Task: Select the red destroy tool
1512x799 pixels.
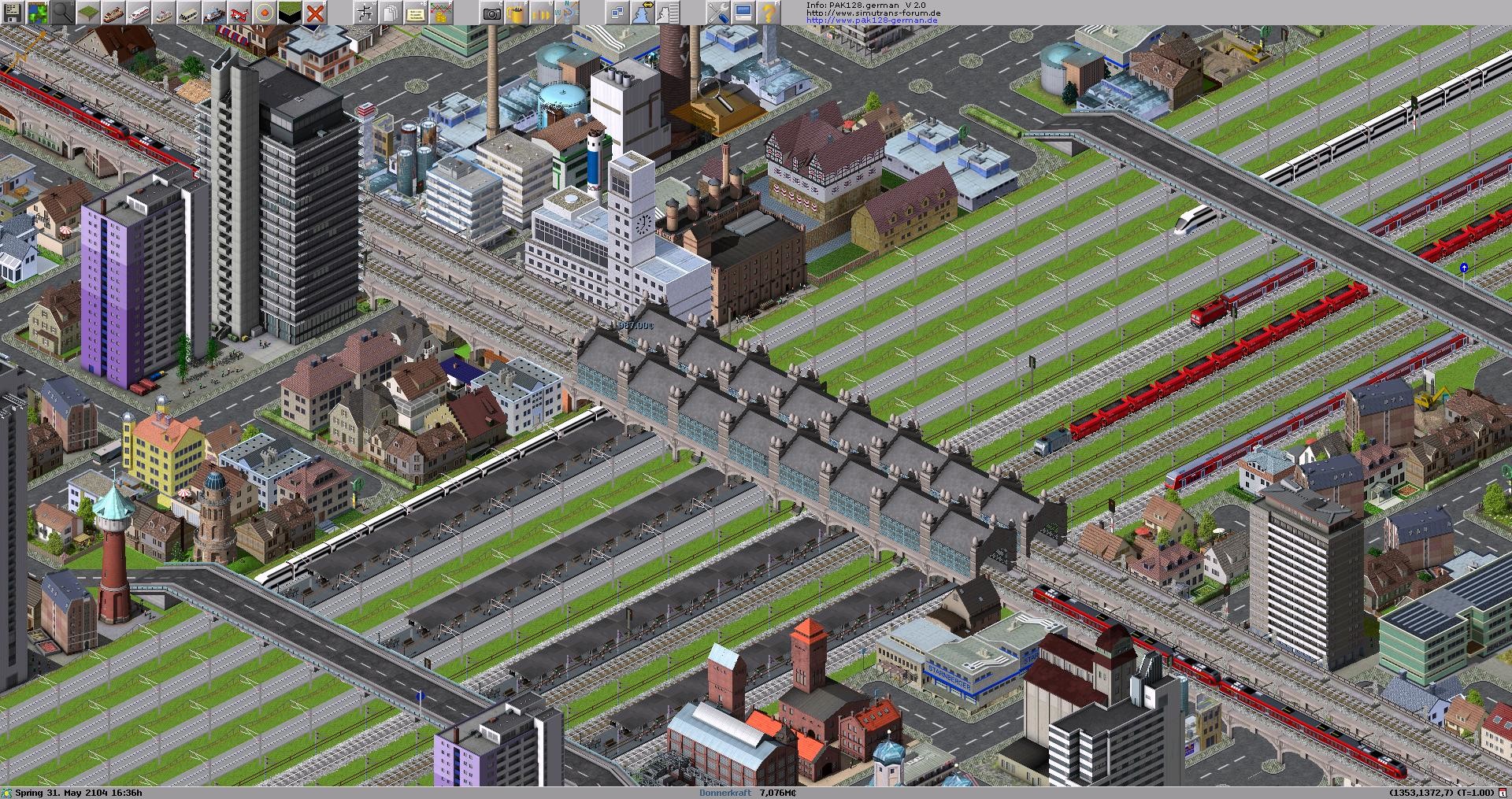Action: tap(313, 11)
